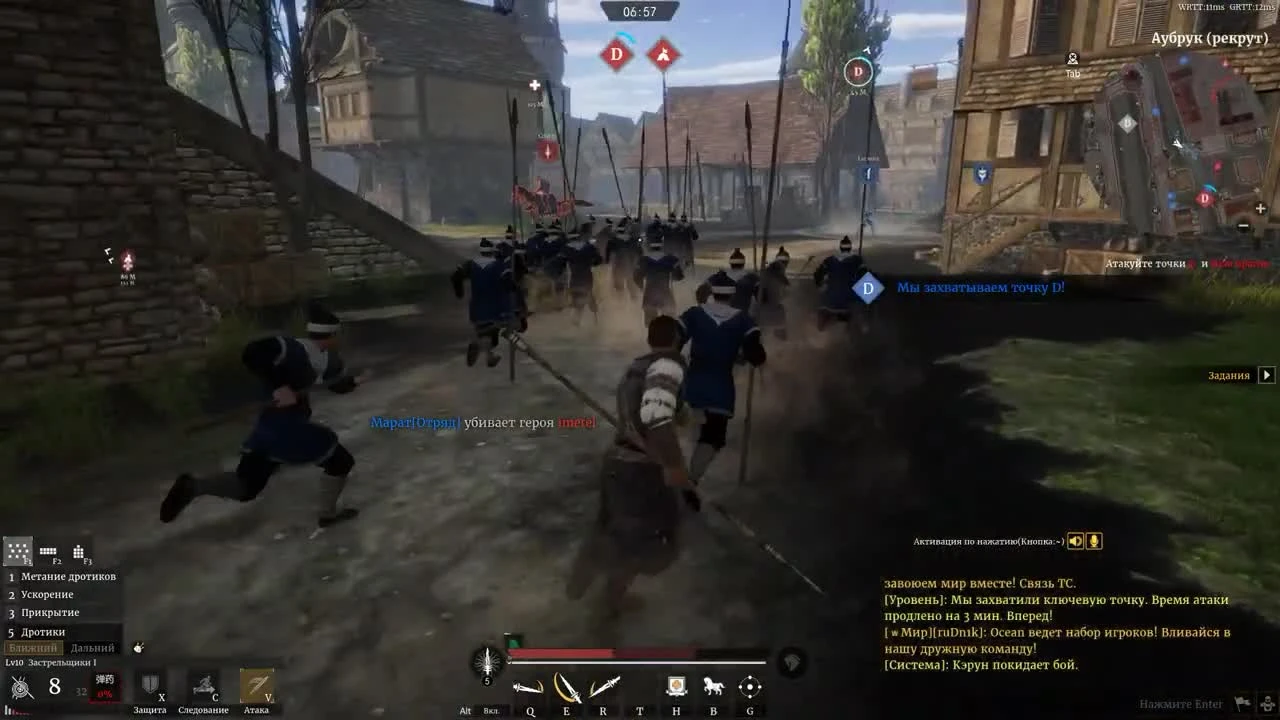Select the F1 loose formation icon

(x=18, y=550)
